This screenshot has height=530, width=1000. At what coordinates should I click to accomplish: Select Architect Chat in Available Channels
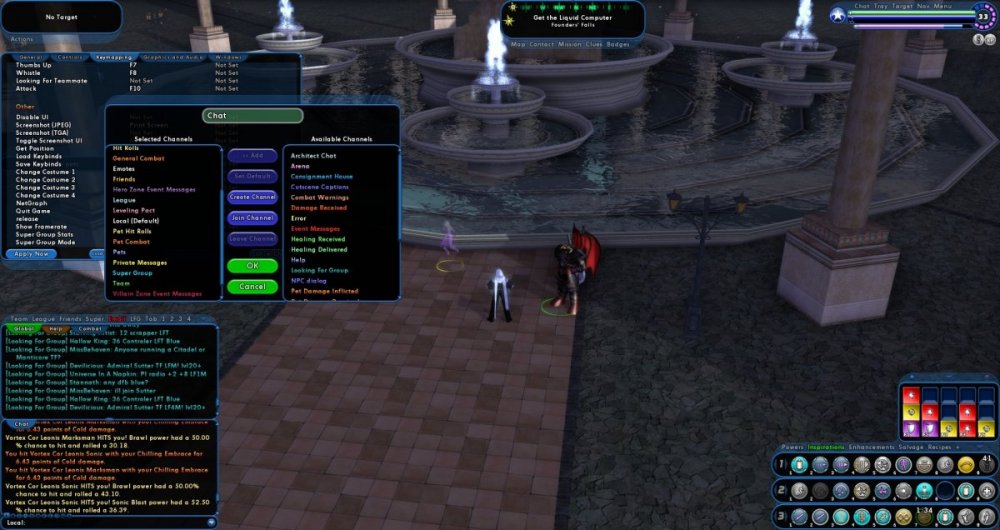[x=314, y=156]
